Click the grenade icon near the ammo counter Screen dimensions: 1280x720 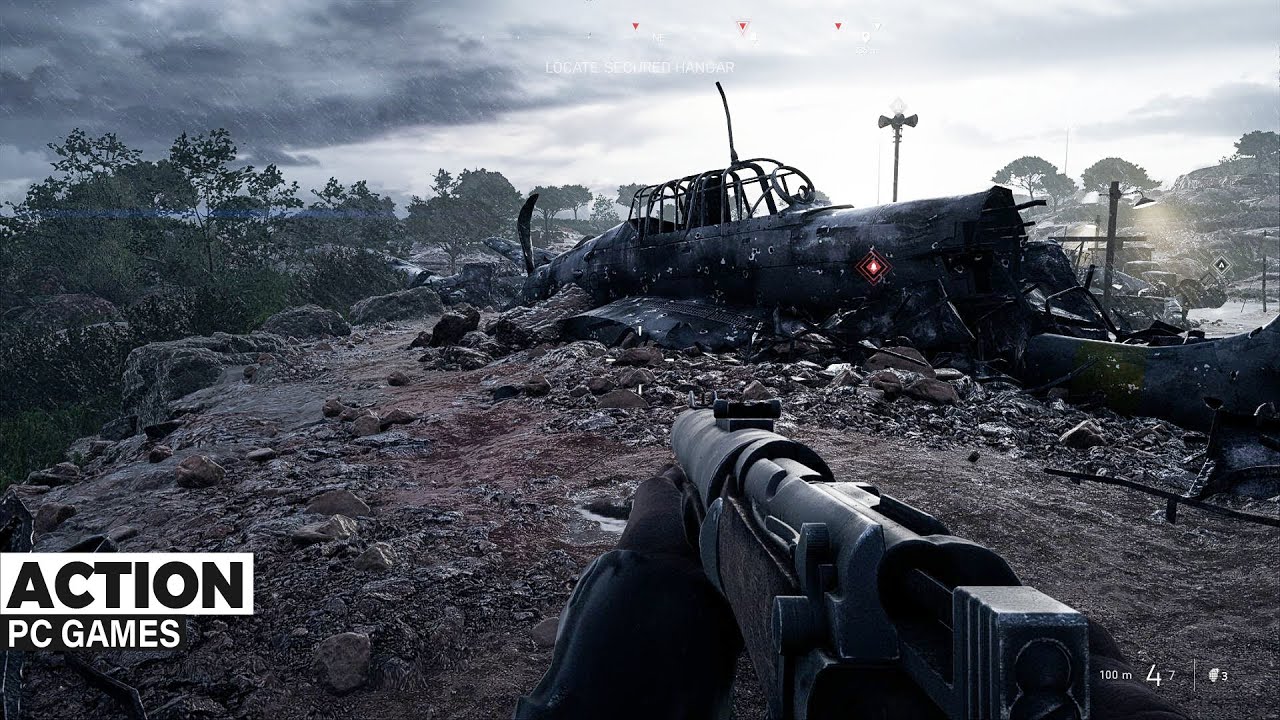point(1213,674)
